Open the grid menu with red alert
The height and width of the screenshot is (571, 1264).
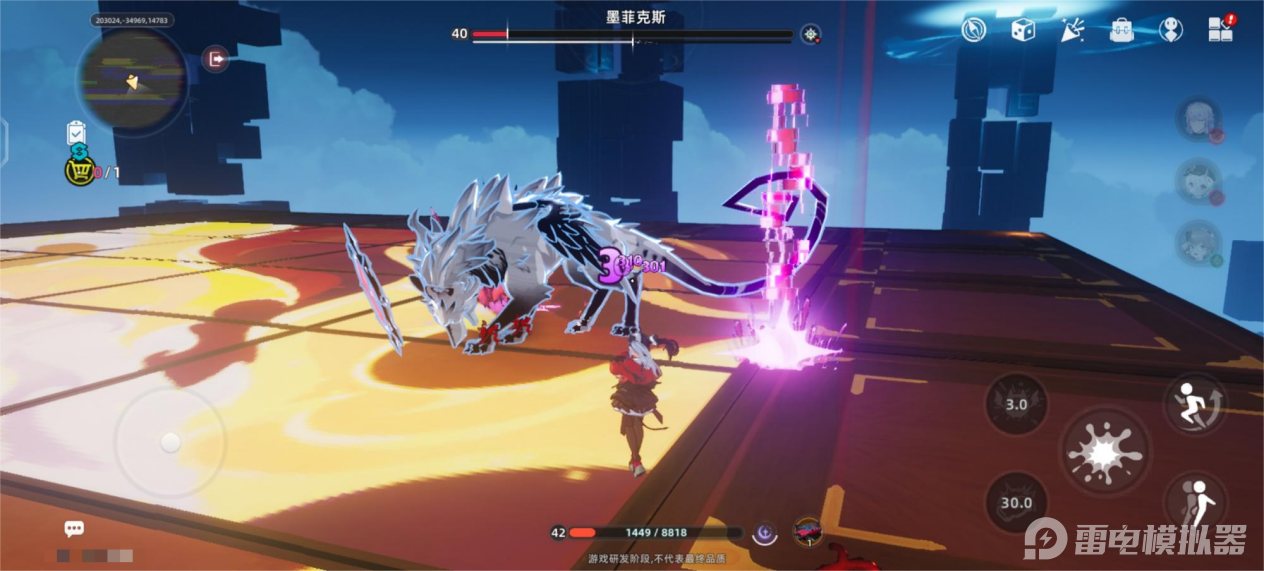click(x=1221, y=29)
